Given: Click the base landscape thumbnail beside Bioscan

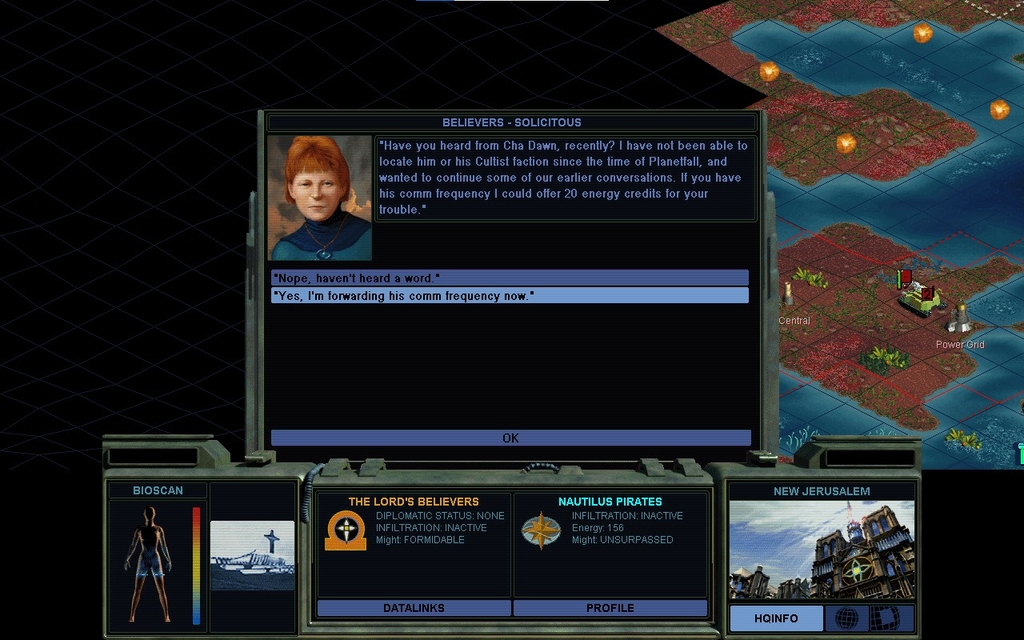Looking at the screenshot, I should tap(252, 556).
